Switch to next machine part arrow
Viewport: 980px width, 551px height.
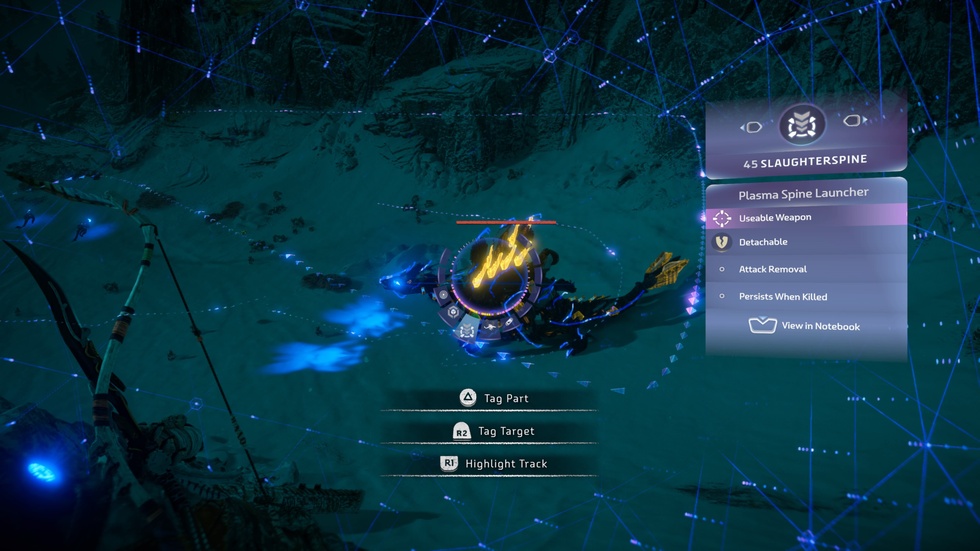854,122
